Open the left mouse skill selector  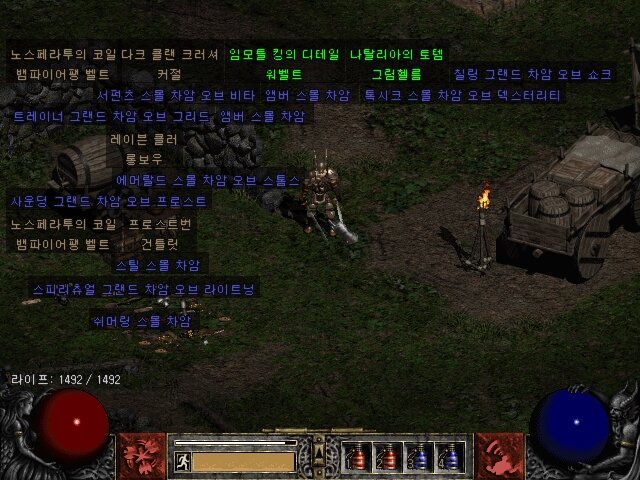(x=142, y=456)
